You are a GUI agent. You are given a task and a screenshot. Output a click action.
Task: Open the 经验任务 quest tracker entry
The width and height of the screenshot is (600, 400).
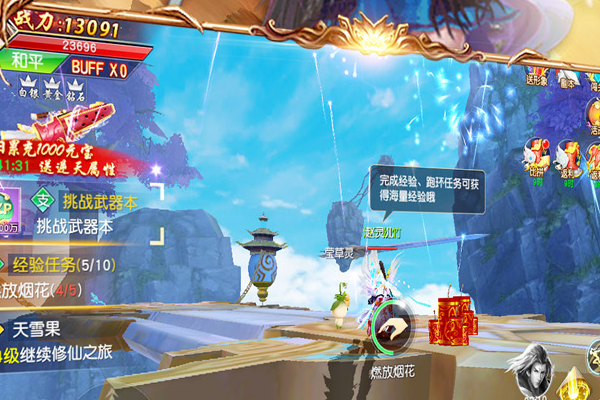[58, 266]
